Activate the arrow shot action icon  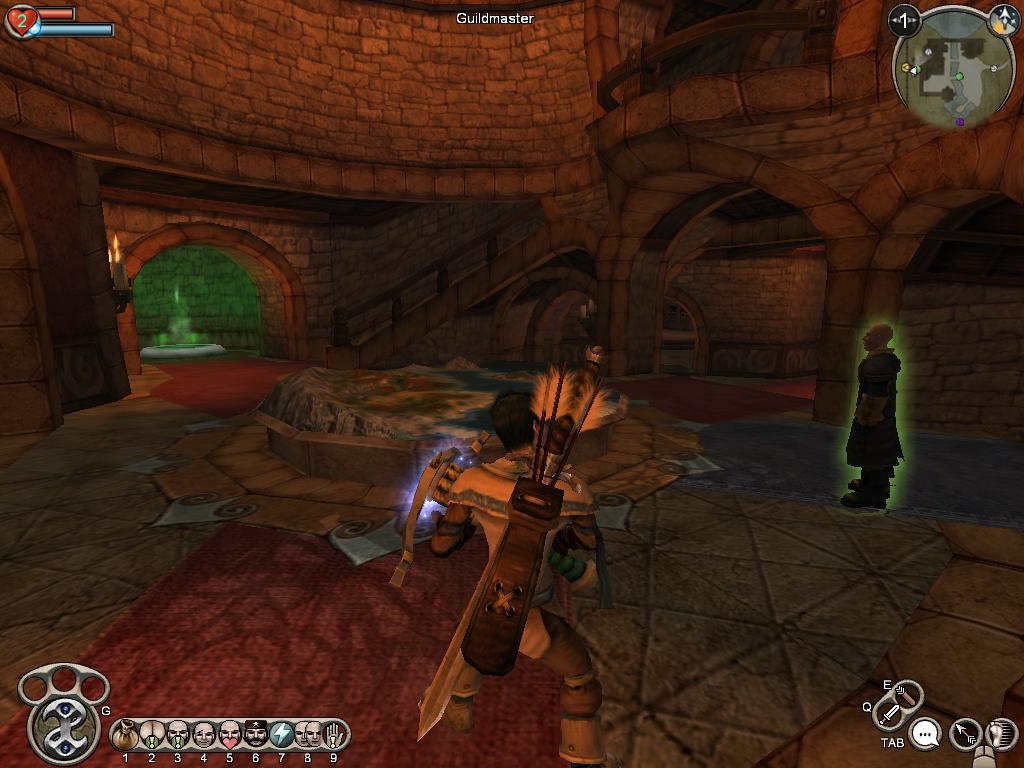[x=965, y=736]
